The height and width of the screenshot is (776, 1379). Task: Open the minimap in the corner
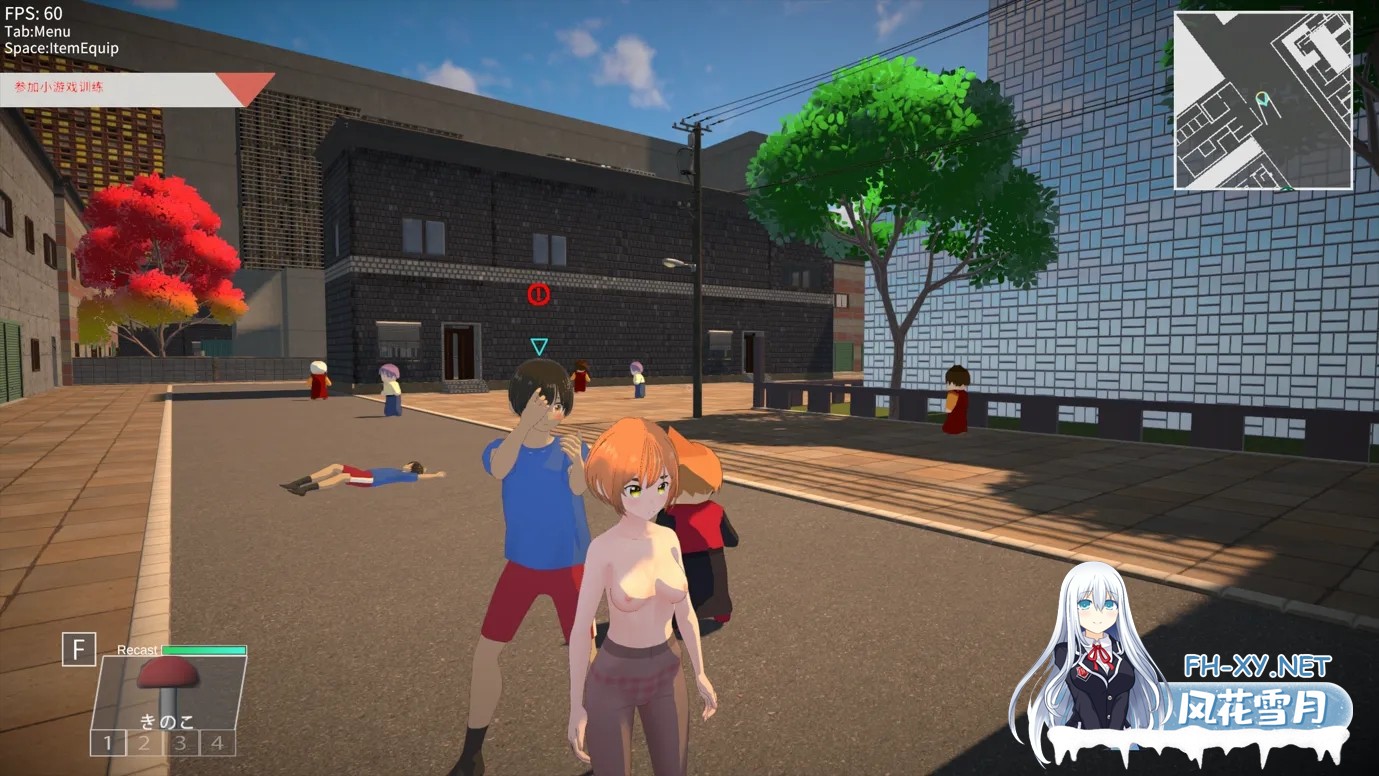point(1263,101)
